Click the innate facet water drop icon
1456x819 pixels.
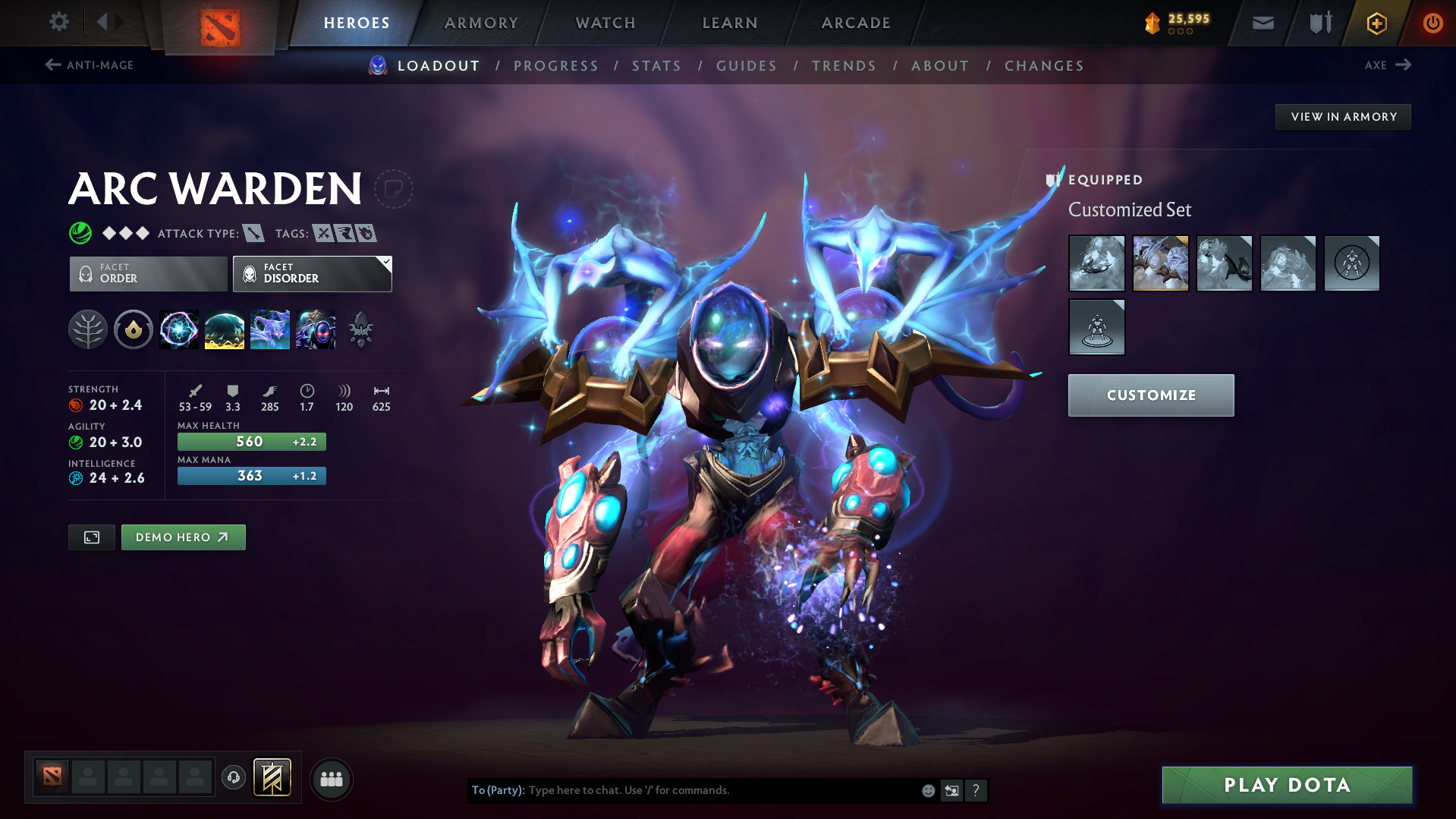[134, 329]
